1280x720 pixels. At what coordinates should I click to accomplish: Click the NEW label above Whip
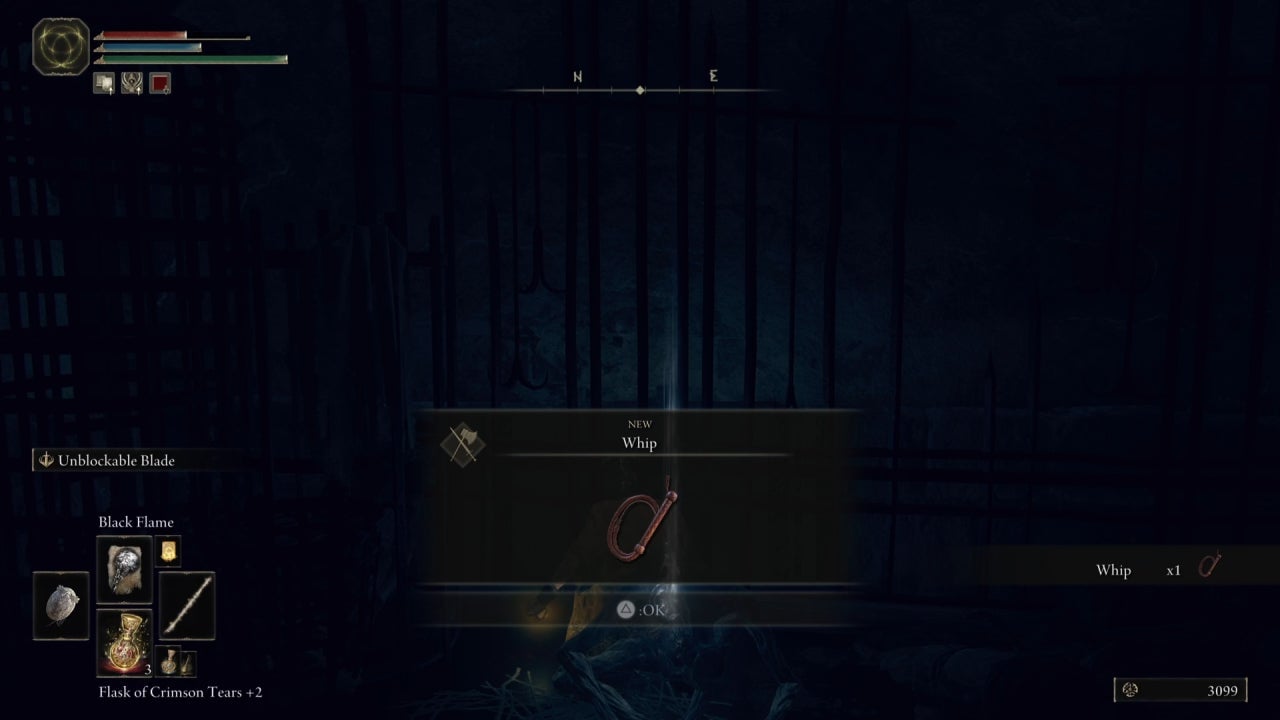638,424
